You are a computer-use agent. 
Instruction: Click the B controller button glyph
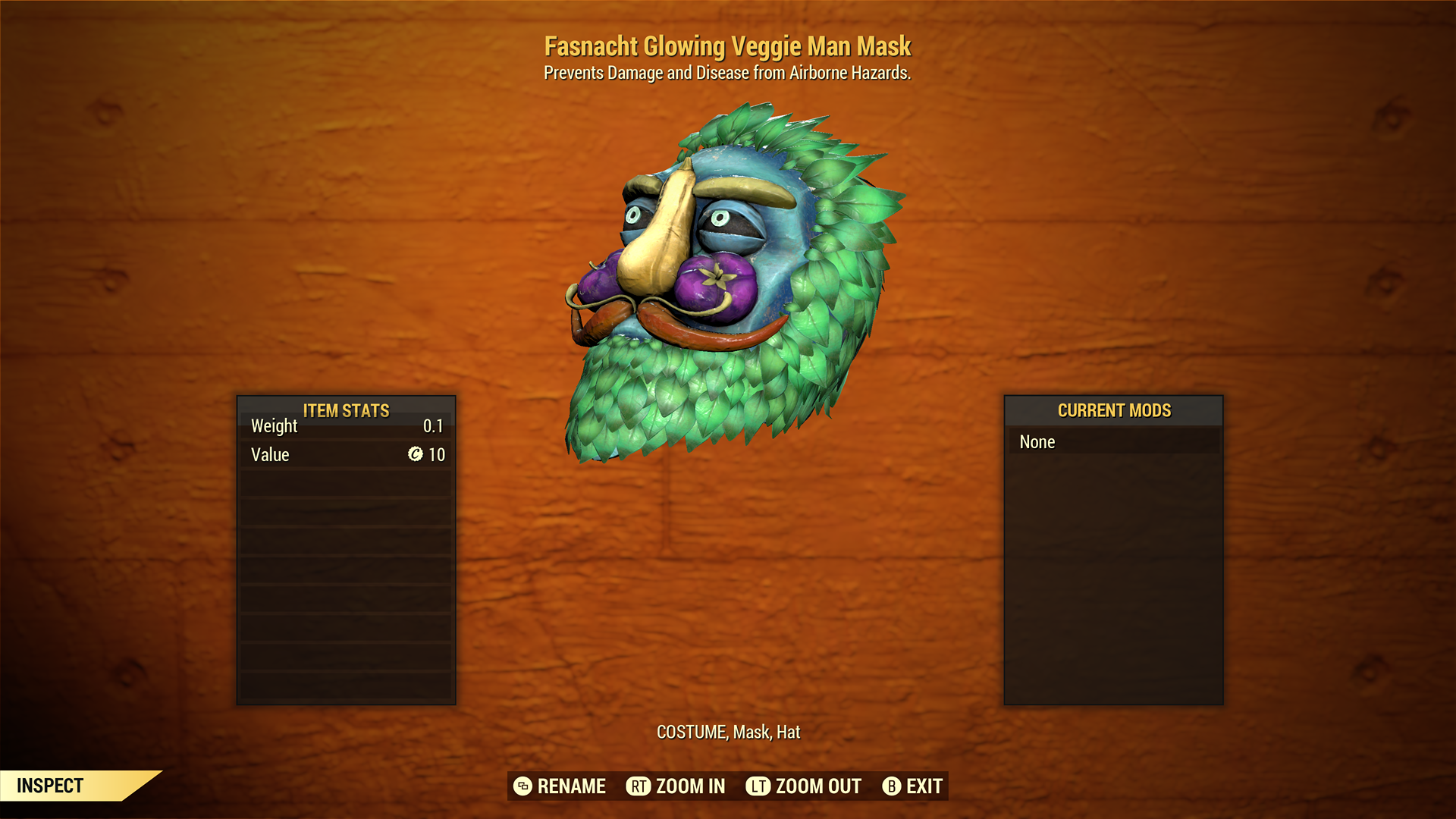point(892,786)
